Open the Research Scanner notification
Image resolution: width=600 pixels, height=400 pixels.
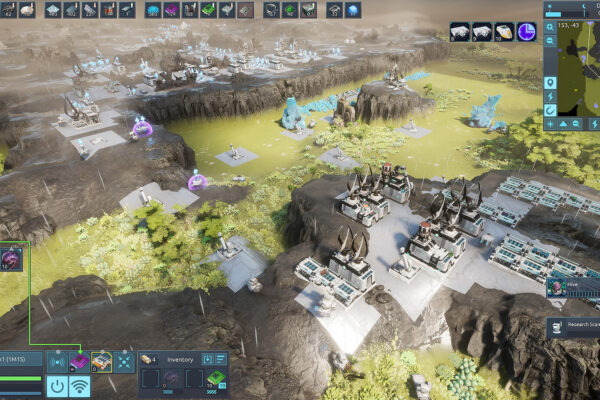573,326
